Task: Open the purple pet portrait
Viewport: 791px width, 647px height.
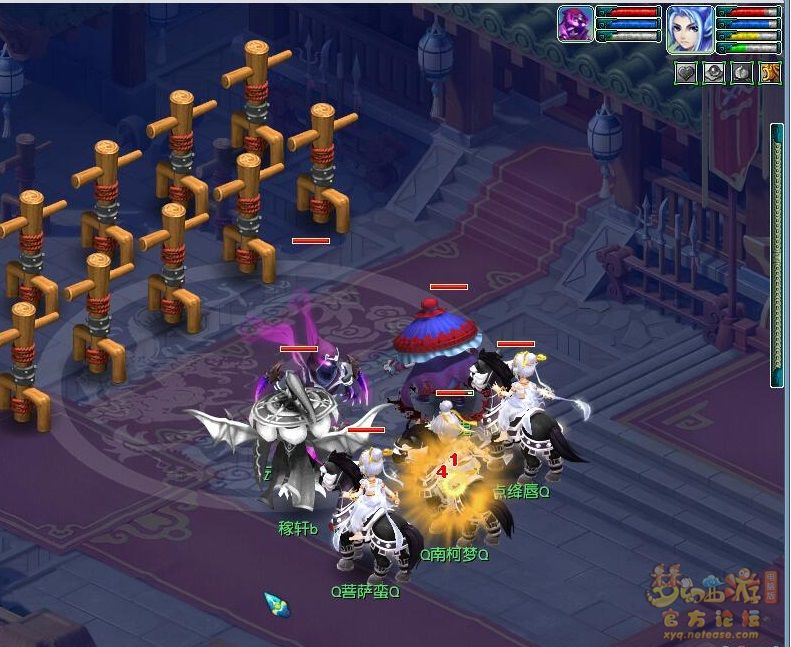Action: [x=576, y=24]
